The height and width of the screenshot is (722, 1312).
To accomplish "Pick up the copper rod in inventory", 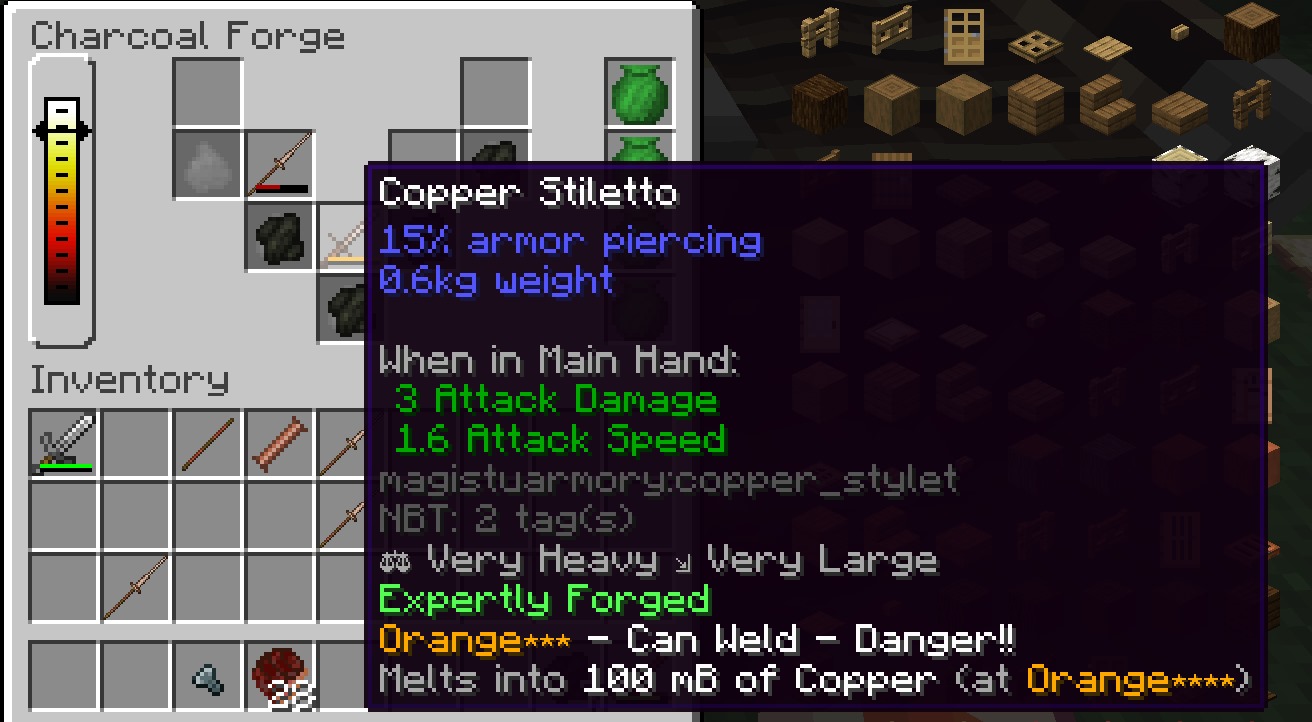I will click(x=281, y=443).
